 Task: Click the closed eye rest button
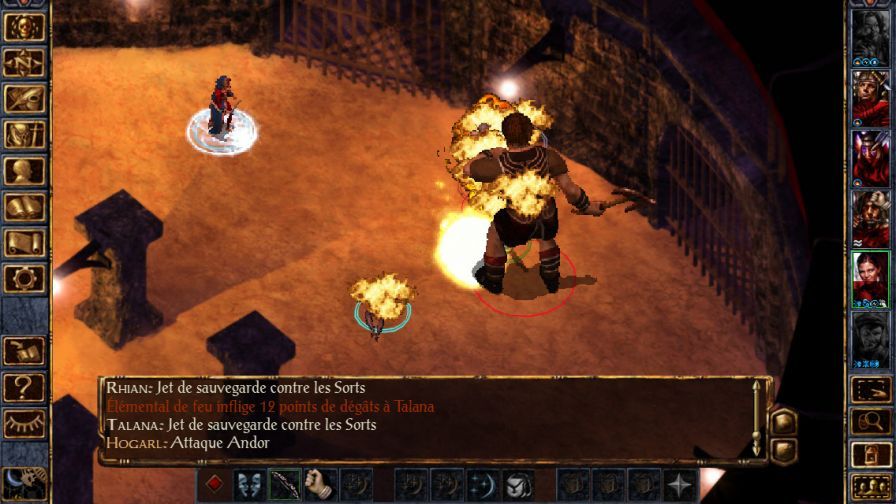tap(24, 423)
